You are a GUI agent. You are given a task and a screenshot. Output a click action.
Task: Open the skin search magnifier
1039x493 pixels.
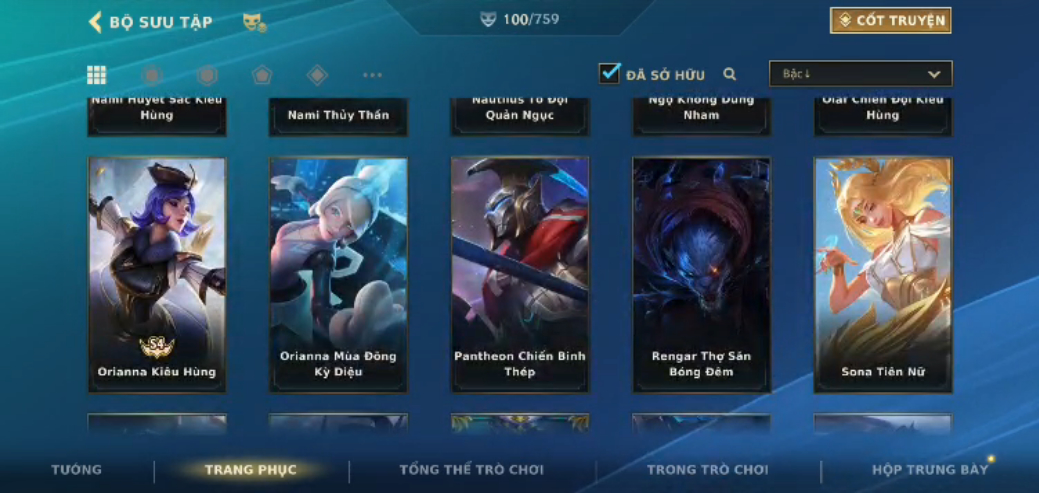point(730,74)
